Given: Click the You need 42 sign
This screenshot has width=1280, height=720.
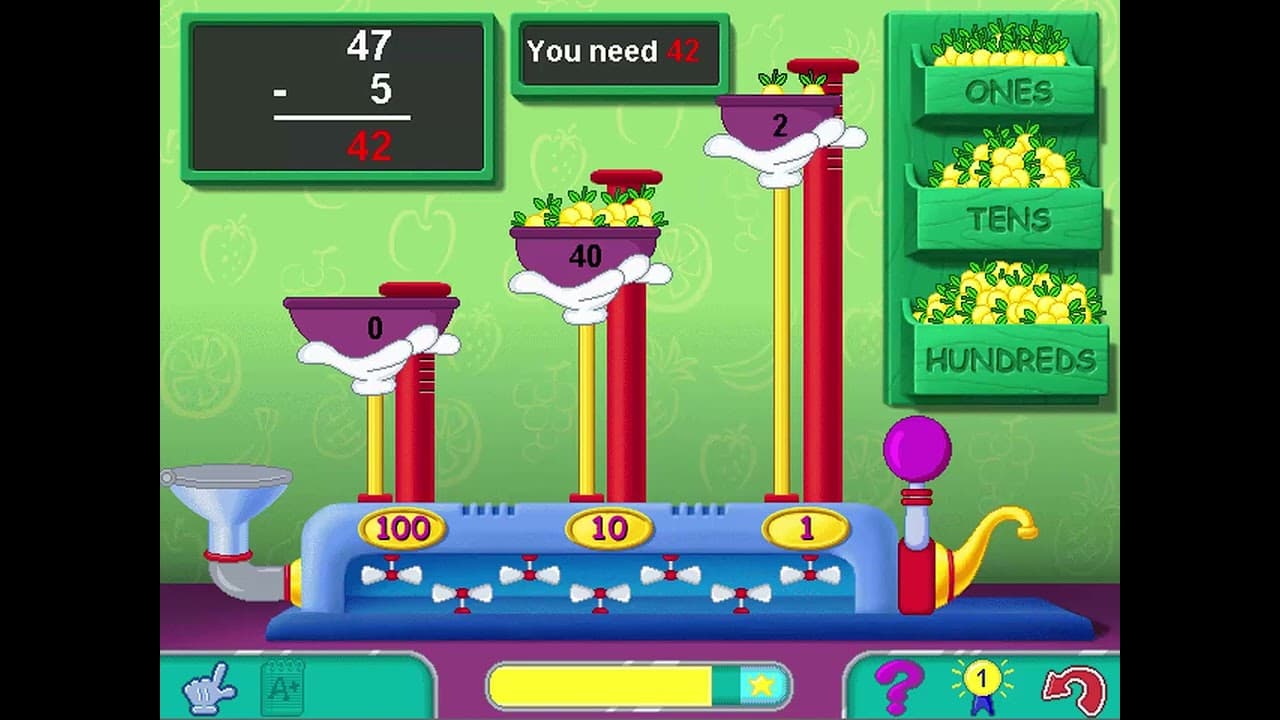Looking at the screenshot, I should tap(620, 52).
